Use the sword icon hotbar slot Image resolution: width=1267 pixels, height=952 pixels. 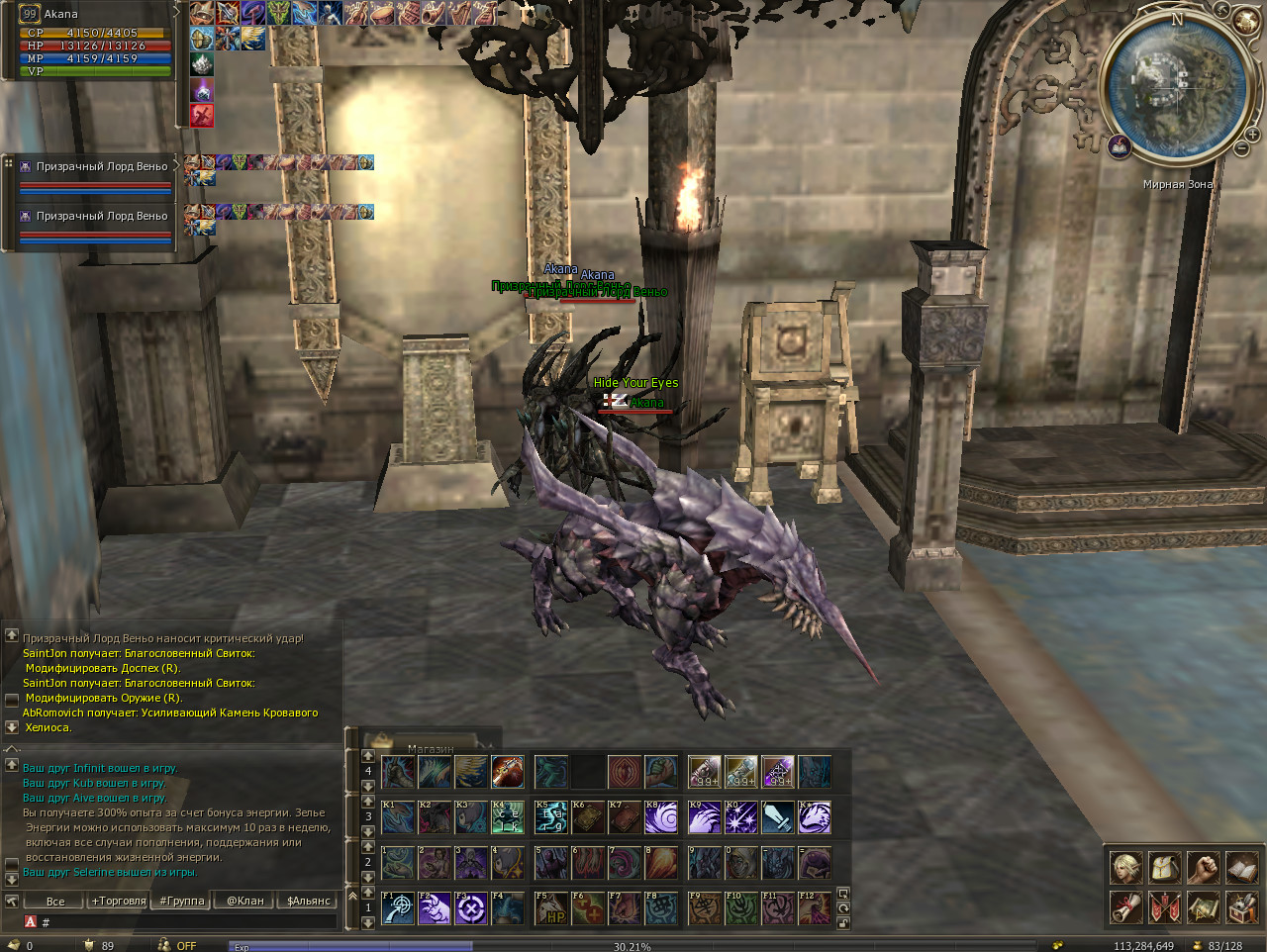[x=777, y=817]
